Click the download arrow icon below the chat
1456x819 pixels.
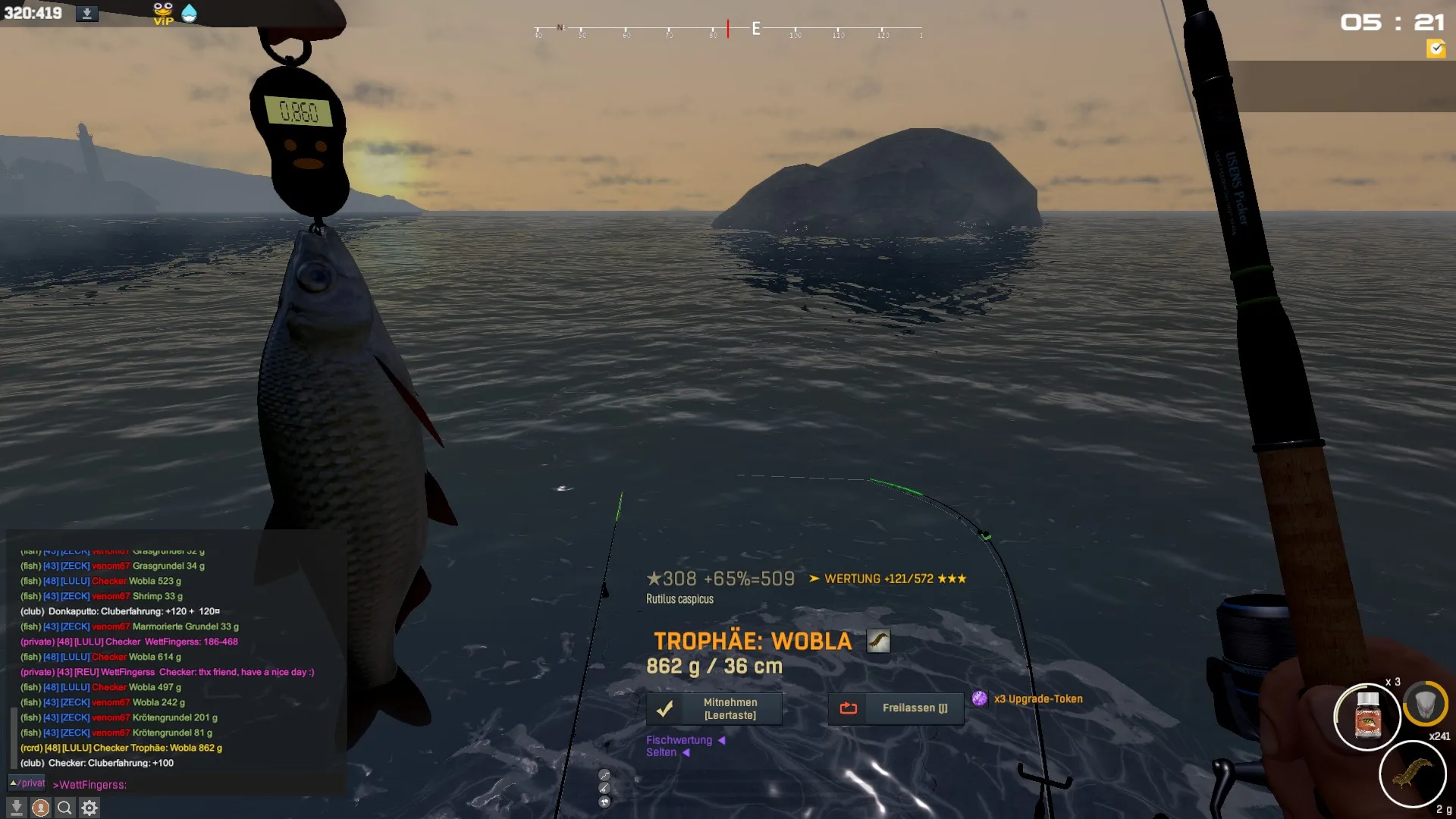[x=17, y=808]
